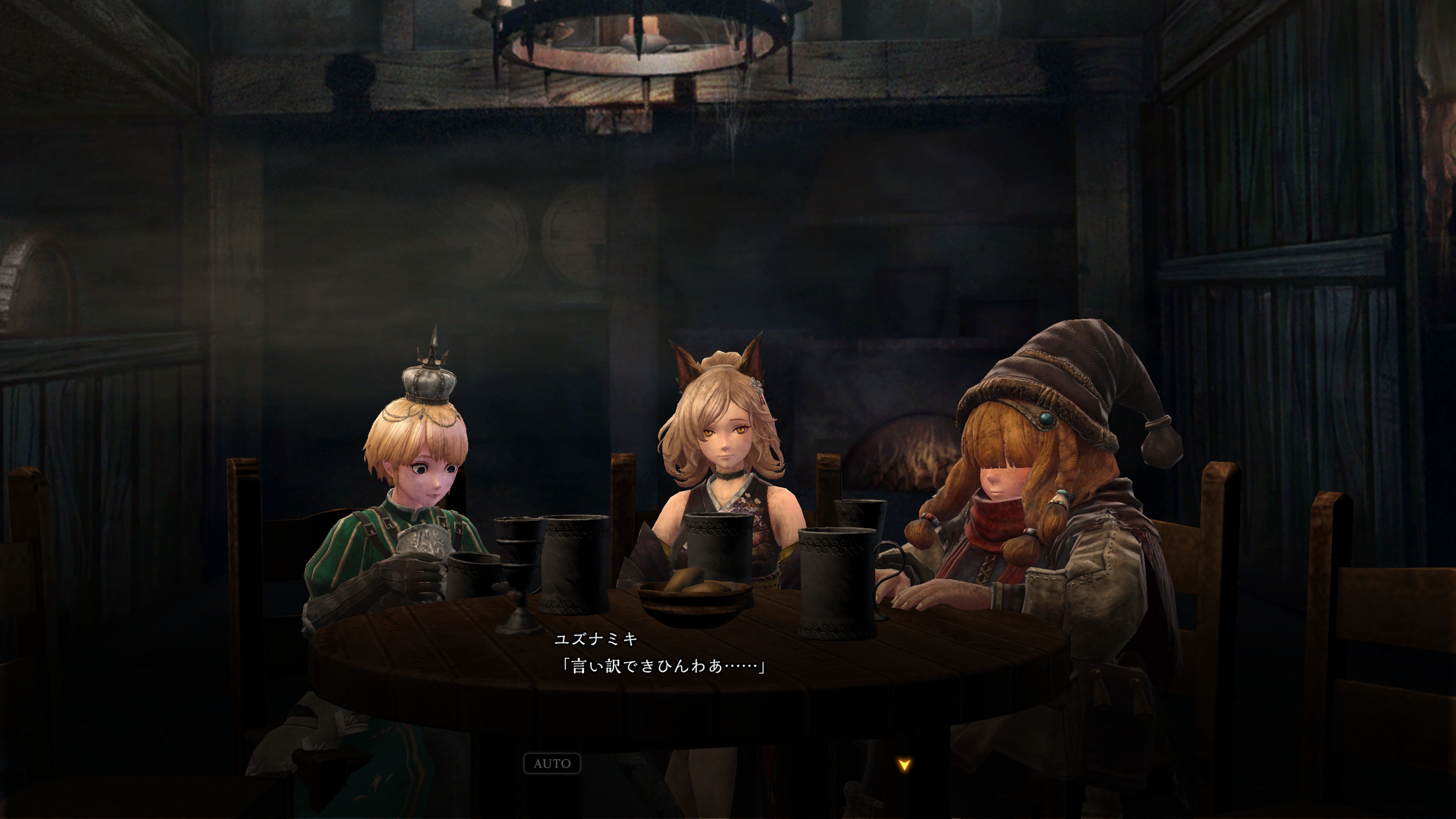Click the yellow arrow to continue dialogue

pos(904,765)
